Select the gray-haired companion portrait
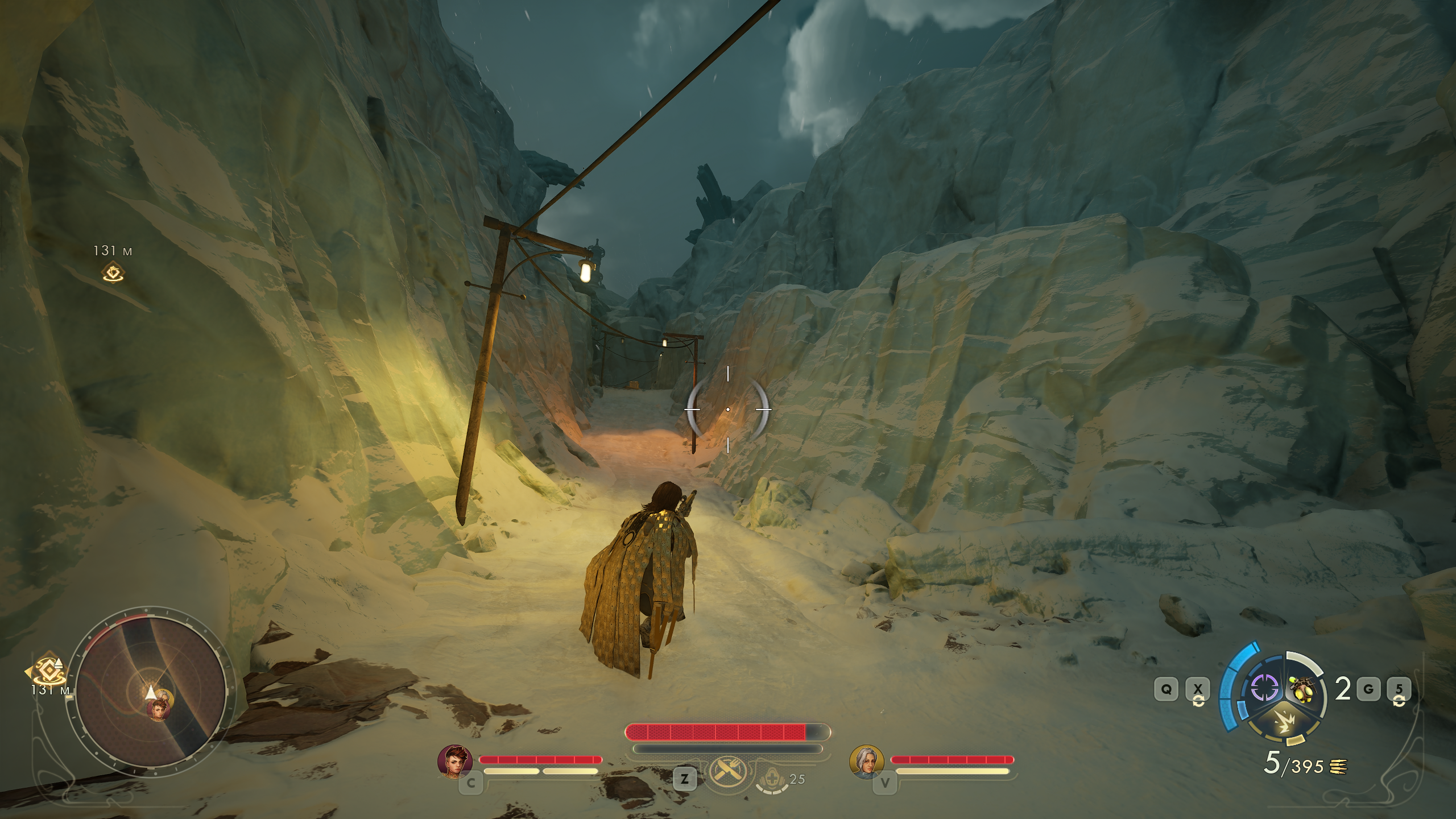 pyautogui.click(x=866, y=761)
